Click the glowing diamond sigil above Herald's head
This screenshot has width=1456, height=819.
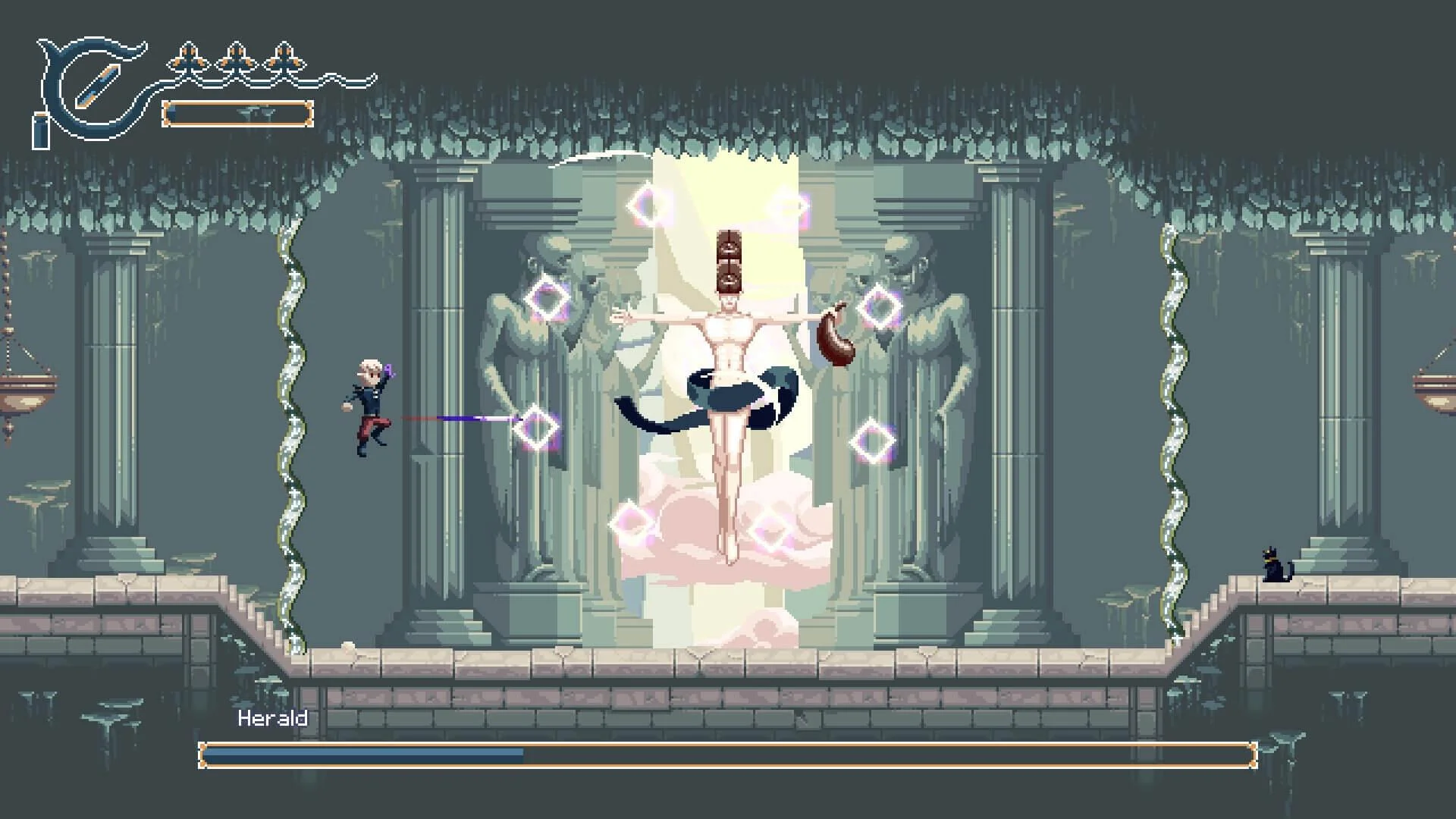pos(789,205)
